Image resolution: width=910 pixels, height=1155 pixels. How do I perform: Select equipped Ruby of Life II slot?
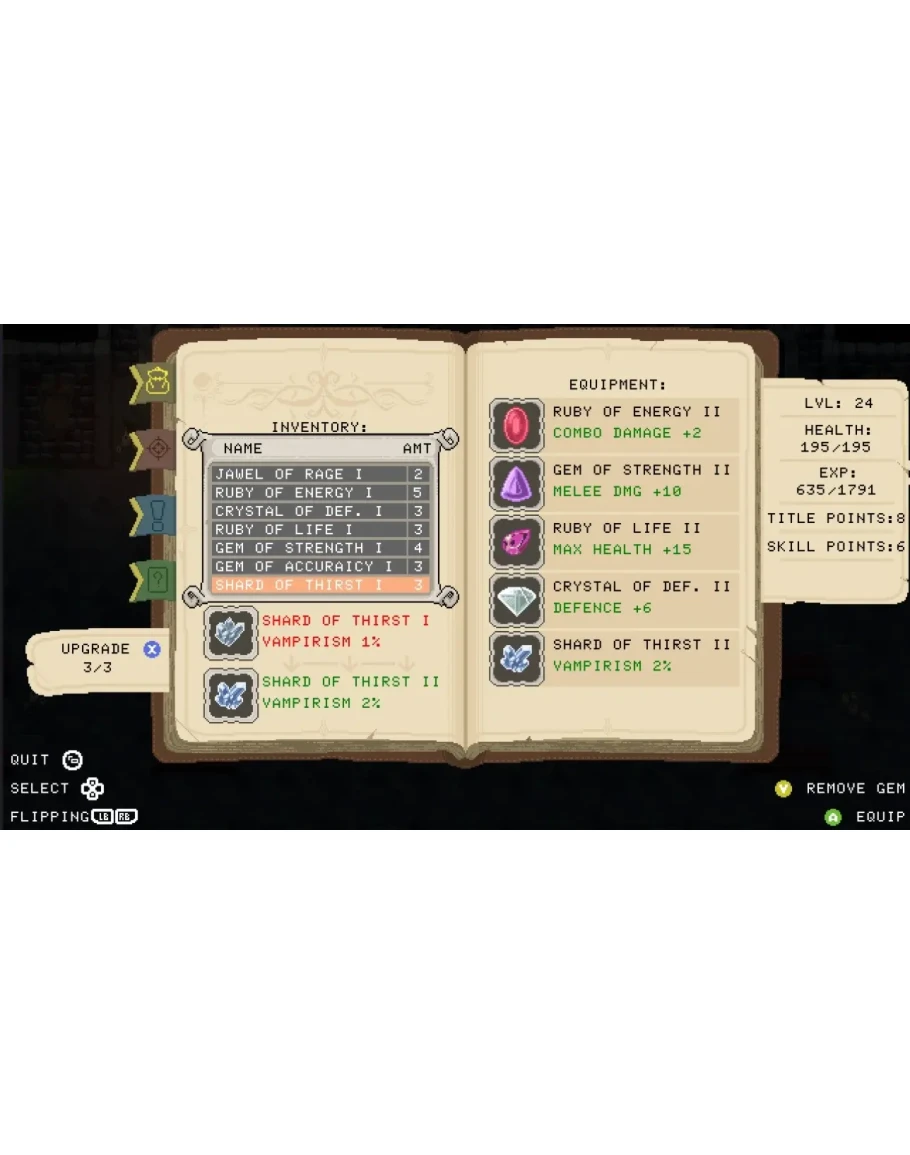click(x=614, y=540)
